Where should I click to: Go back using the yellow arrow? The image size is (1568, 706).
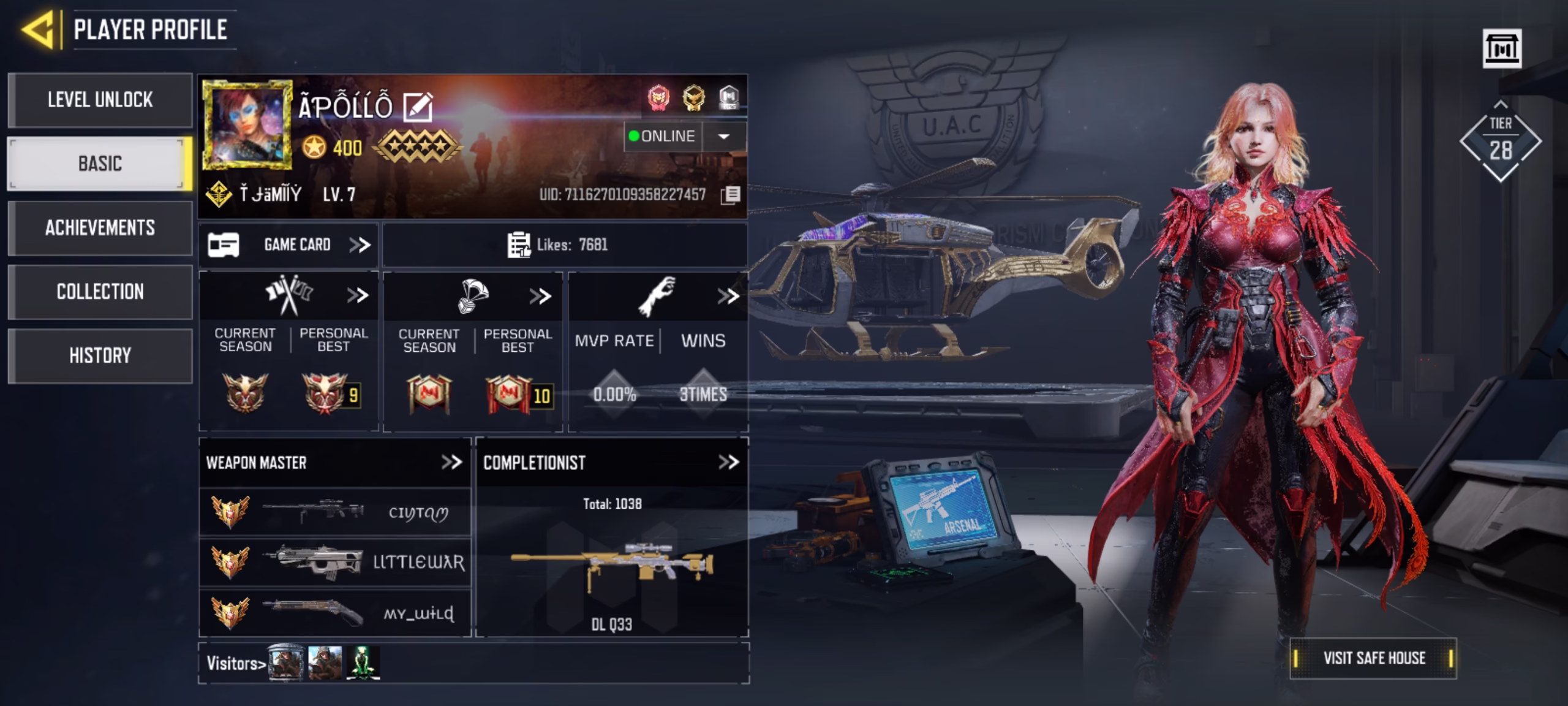tap(39, 29)
